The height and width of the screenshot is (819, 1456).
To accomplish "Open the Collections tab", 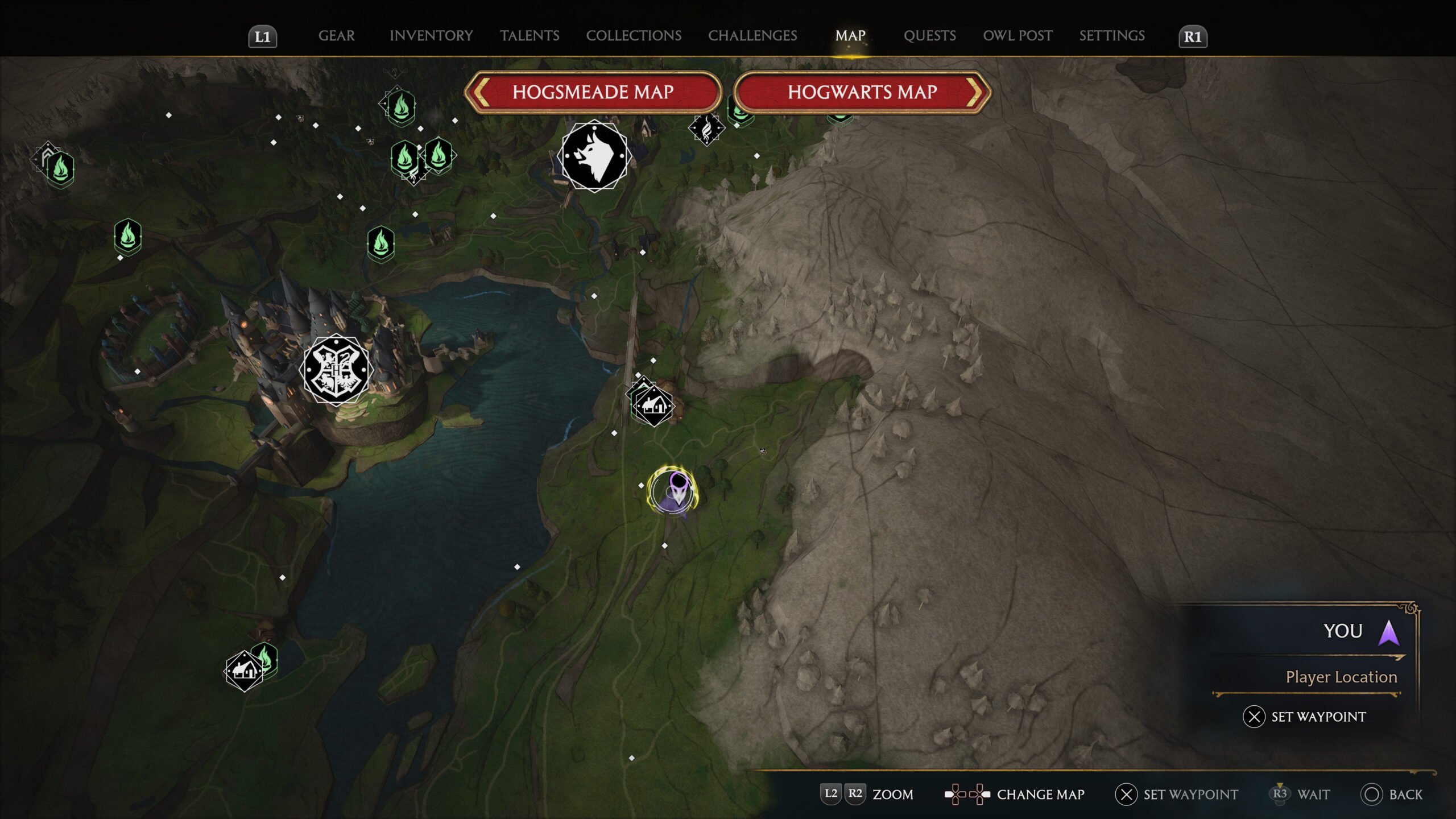I will [634, 36].
